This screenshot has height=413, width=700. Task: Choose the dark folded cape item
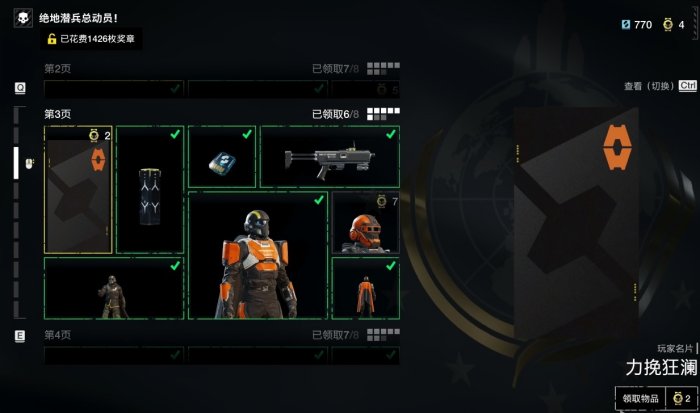(150, 189)
